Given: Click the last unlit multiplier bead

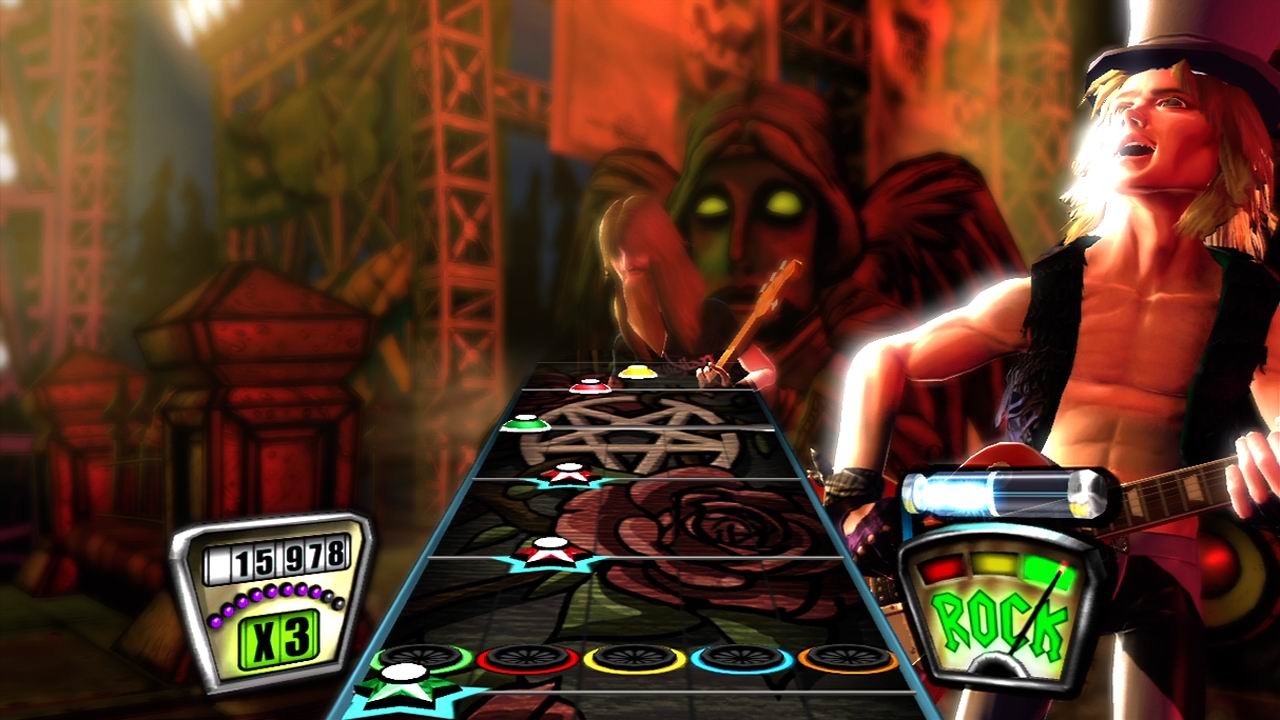Looking at the screenshot, I should click(337, 604).
